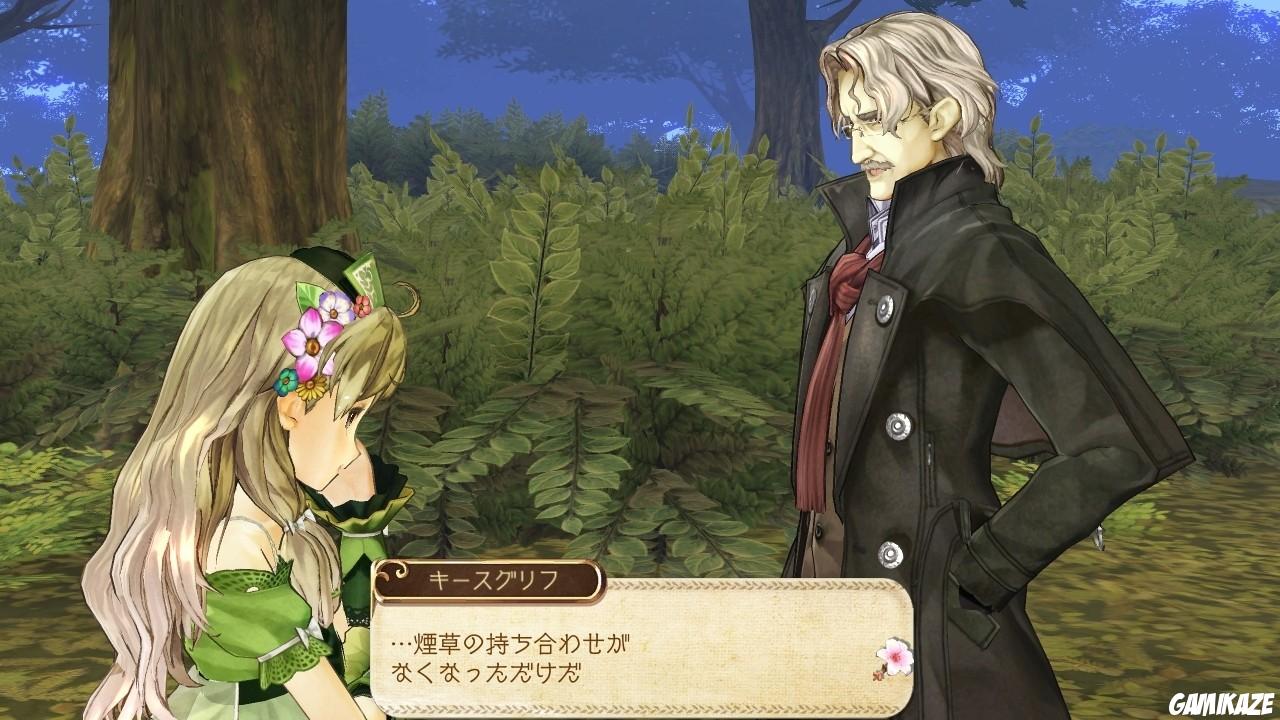Screen dimensions: 1280x720
Task: Click the middle button on Keithgriff's coat
Action: coord(899,425)
